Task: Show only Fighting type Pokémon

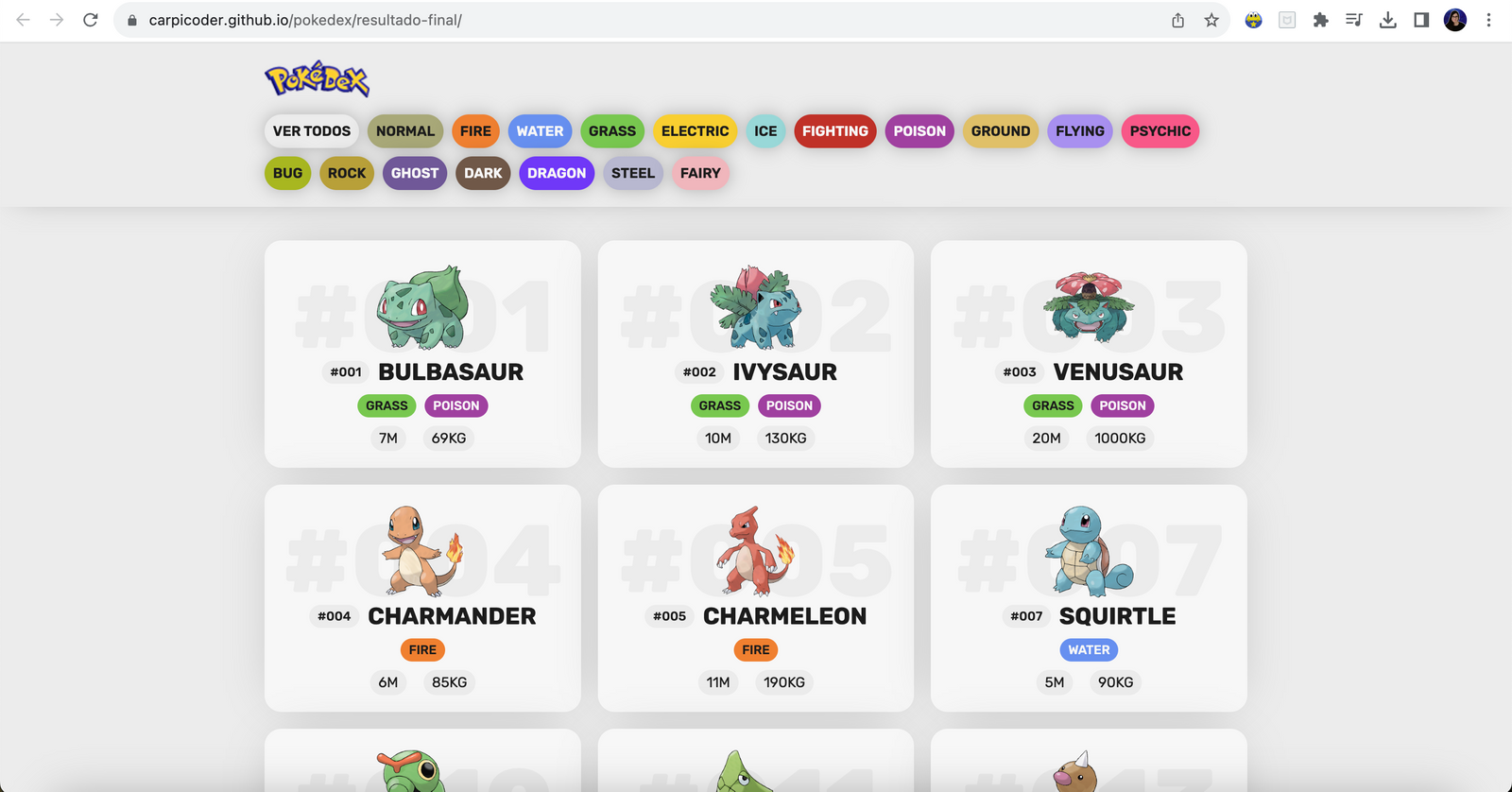Action: click(835, 131)
